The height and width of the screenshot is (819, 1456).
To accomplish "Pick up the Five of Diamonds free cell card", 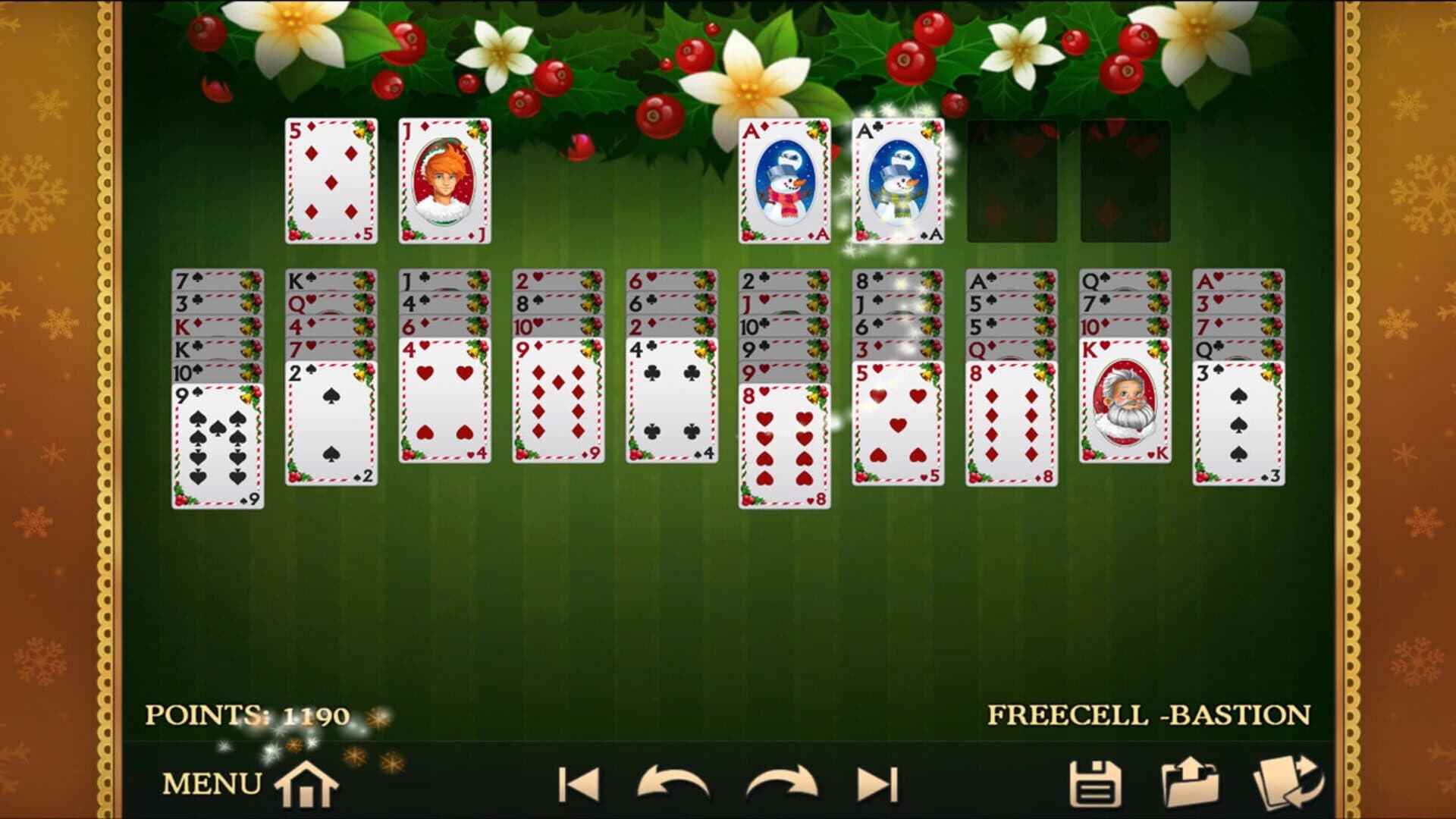I will tap(330, 182).
